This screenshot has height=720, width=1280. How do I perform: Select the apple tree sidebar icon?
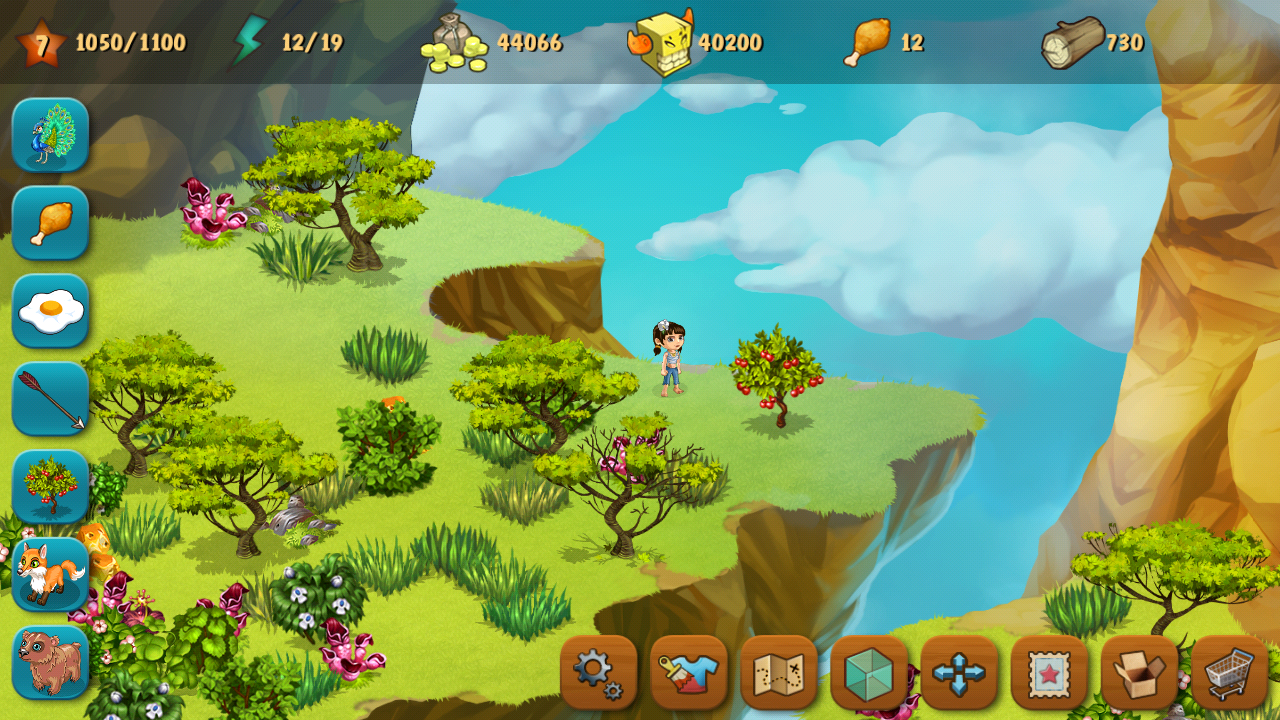(48, 486)
